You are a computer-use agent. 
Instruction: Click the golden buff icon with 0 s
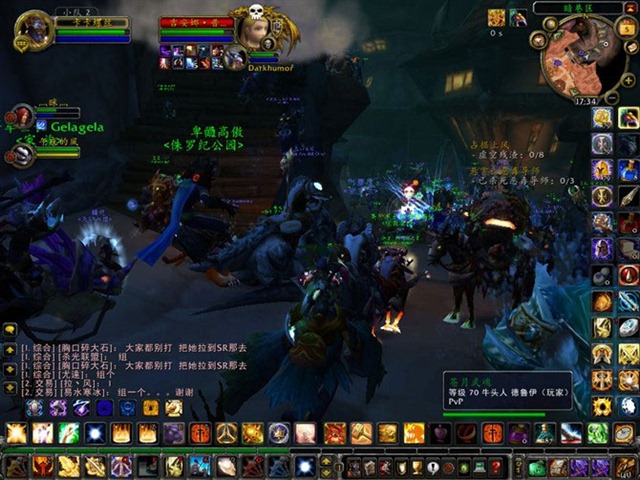pyautogui.click(x=496, y=18)
